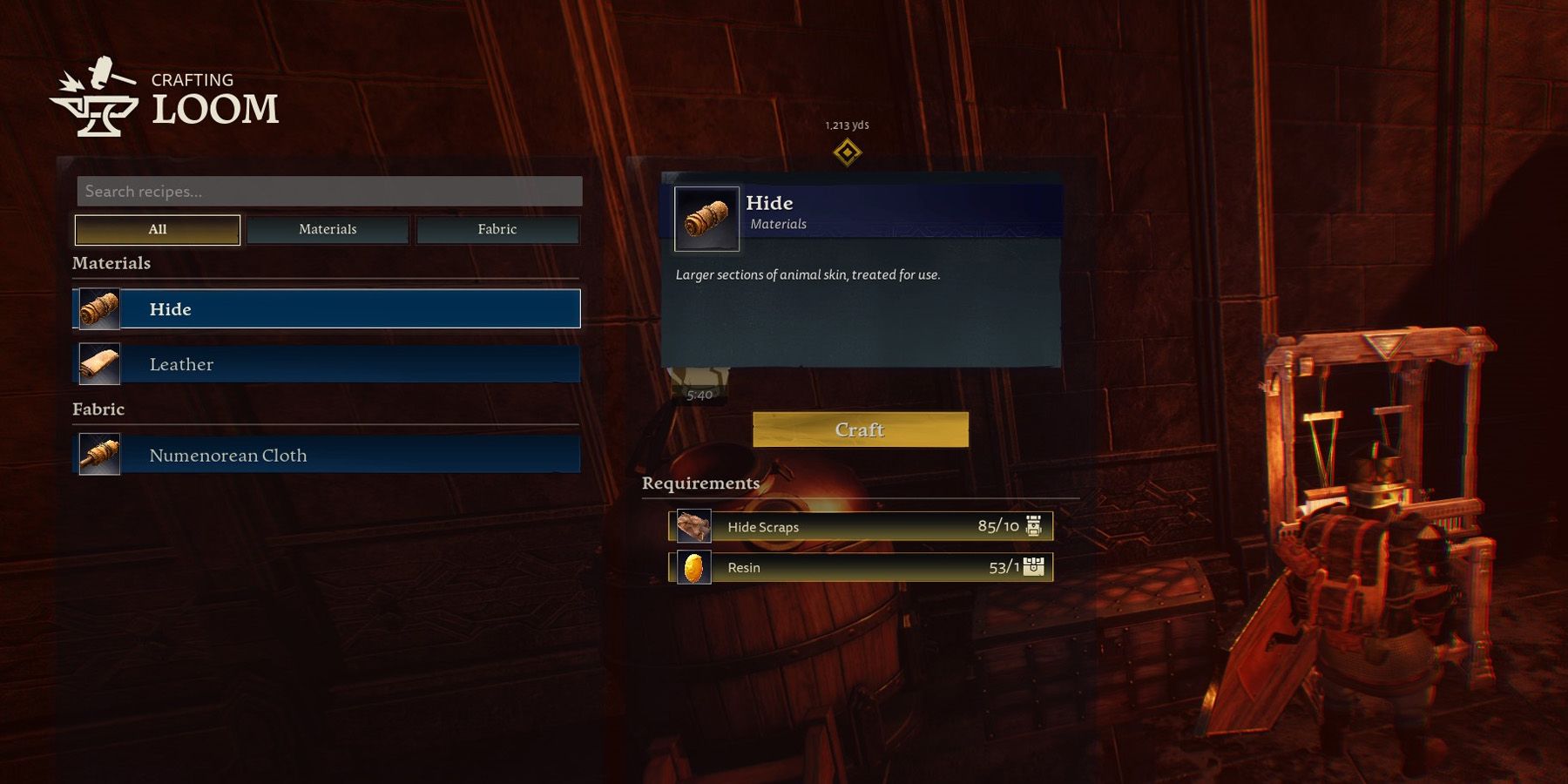Collapse the Fabric section header
Image resolution: width=1568 pixels, height=784 pixels.
99,409
